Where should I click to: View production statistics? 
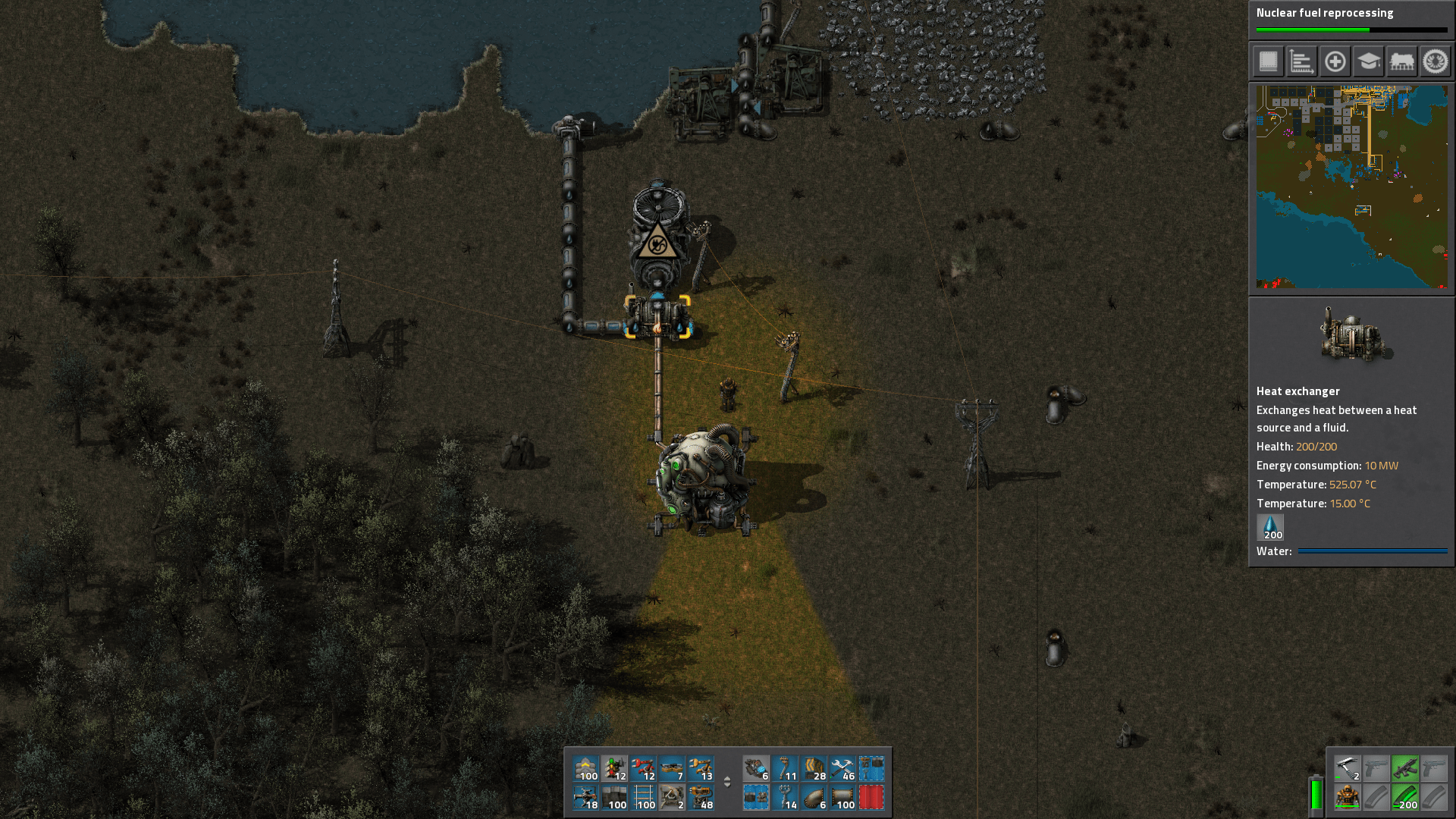coord(1301,61)
